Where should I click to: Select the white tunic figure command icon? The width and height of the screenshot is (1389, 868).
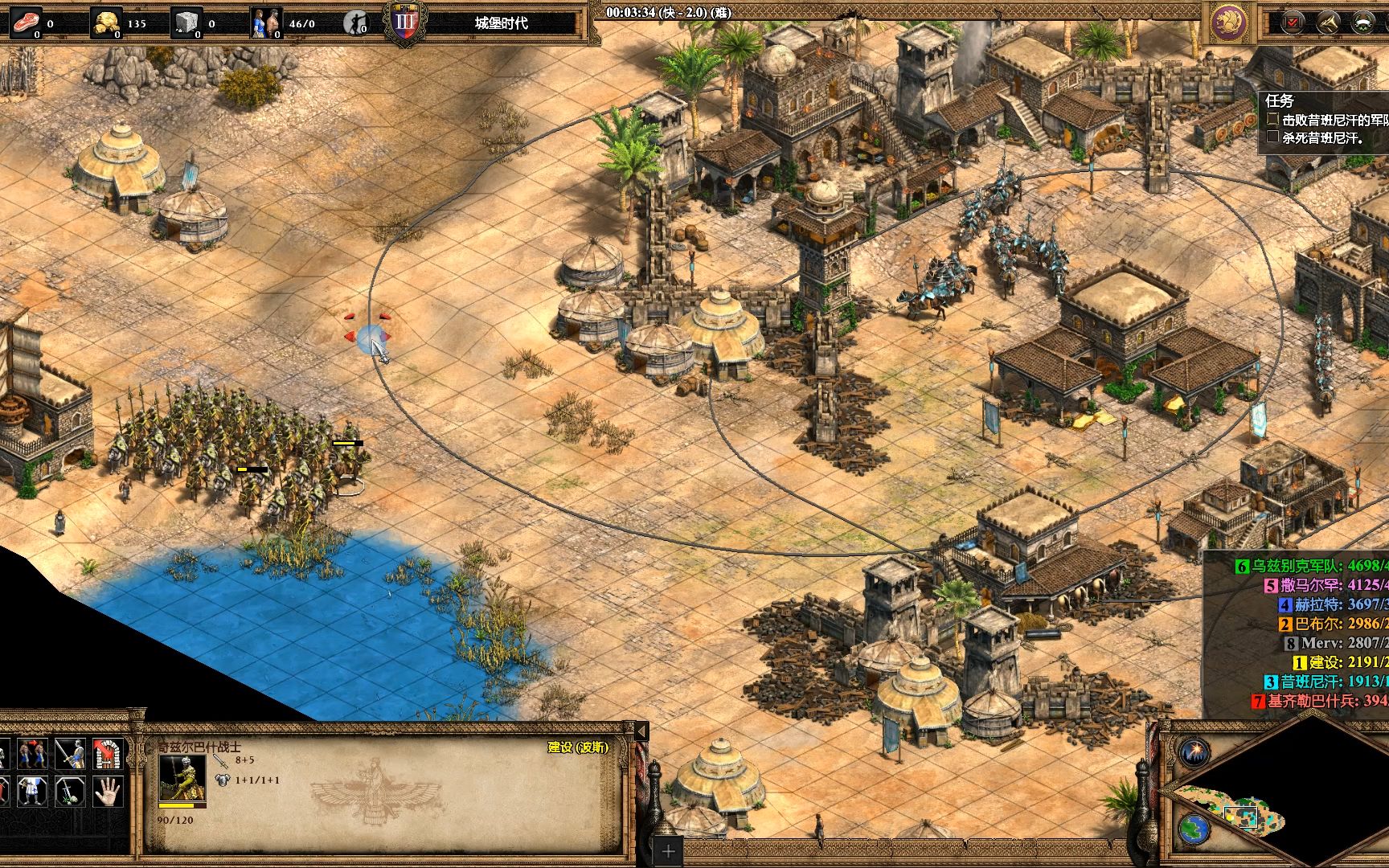32,791
